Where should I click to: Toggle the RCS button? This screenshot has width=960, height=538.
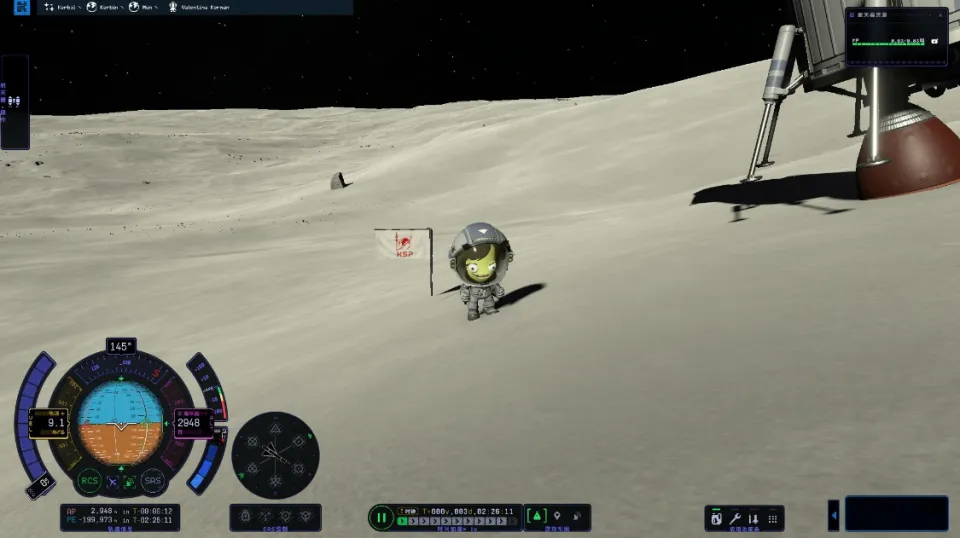click(x=90, y=480)
